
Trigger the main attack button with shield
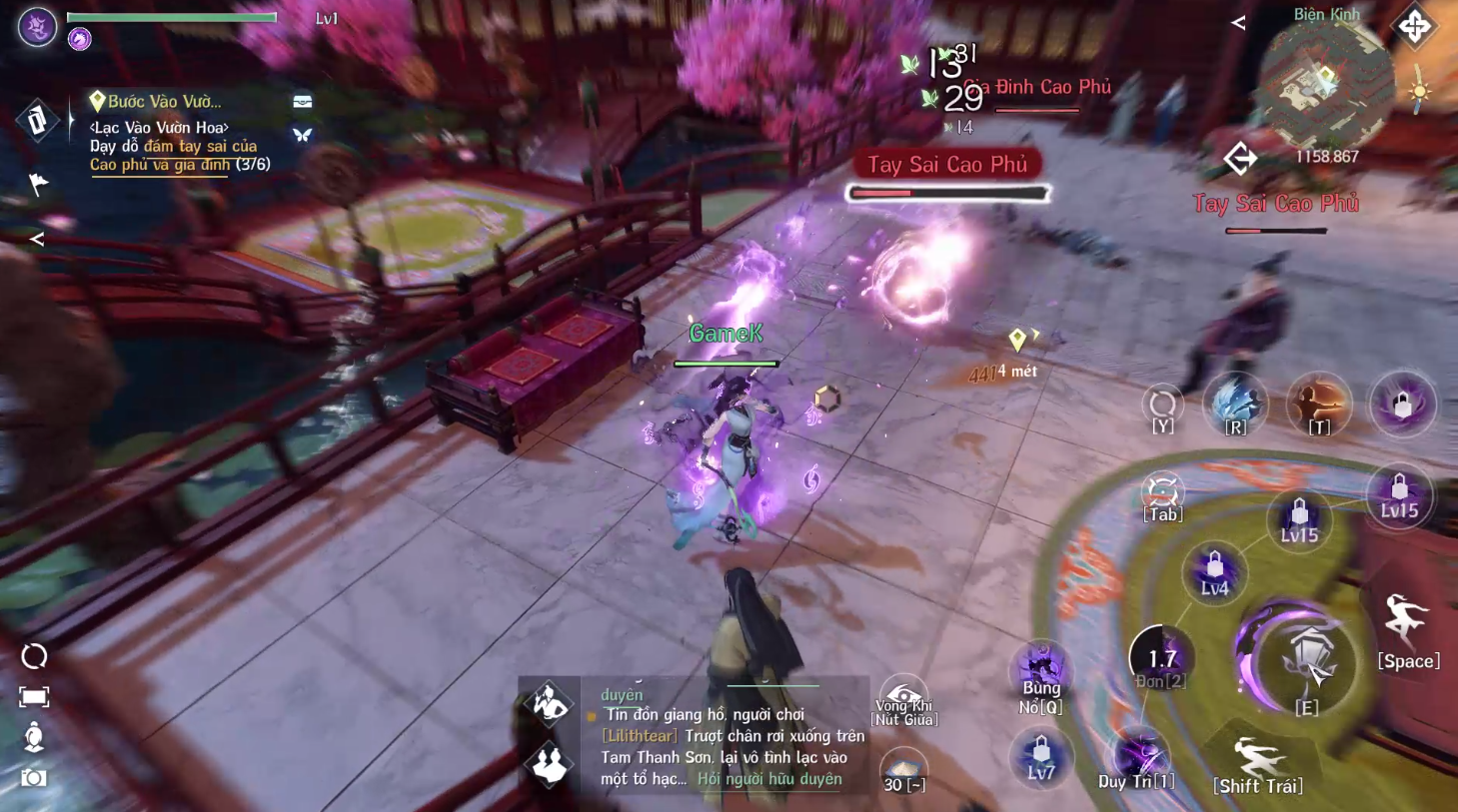tap(1305, 659)
